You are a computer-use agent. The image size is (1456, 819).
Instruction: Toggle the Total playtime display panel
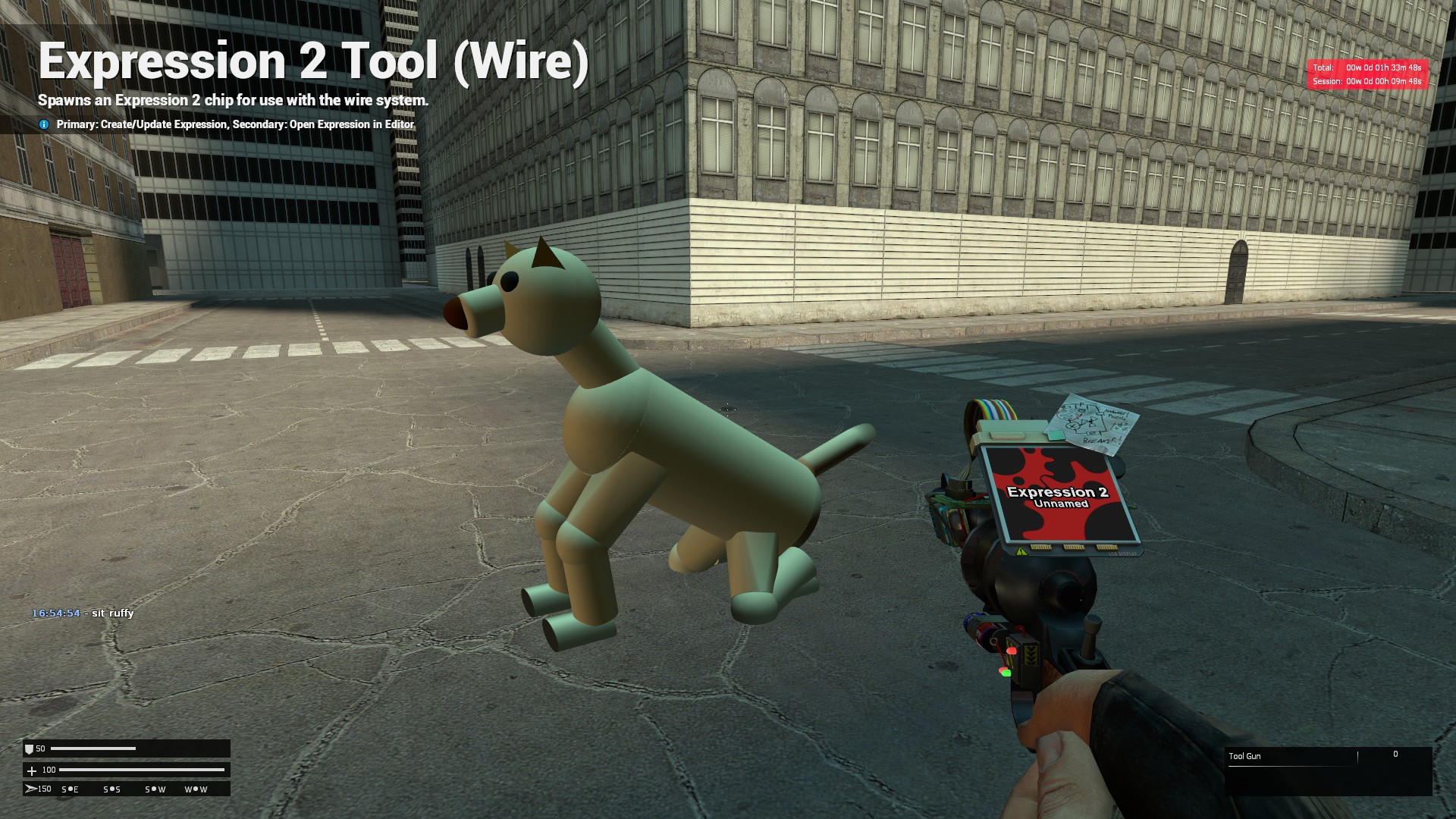pyautogui.click(x=1365, y=67)
